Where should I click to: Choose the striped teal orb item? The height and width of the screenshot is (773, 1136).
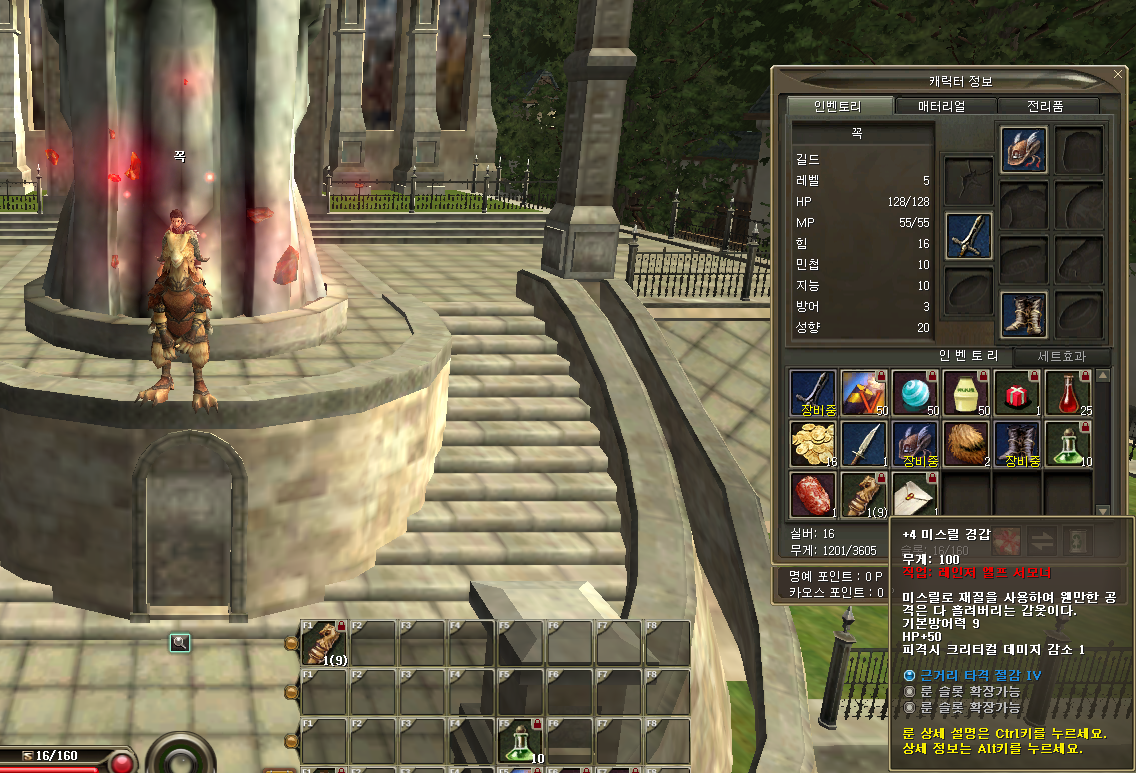[914, 393]
